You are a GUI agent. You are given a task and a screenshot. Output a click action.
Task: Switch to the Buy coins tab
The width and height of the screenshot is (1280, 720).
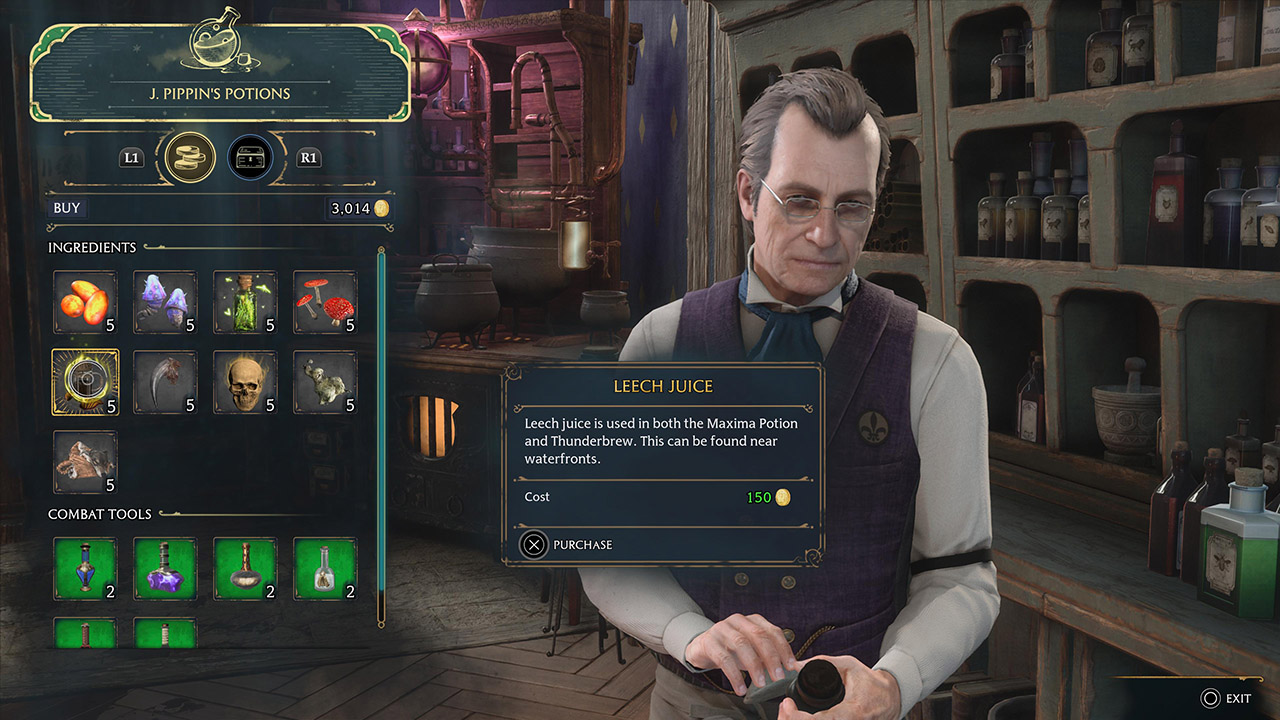[189, 157]
